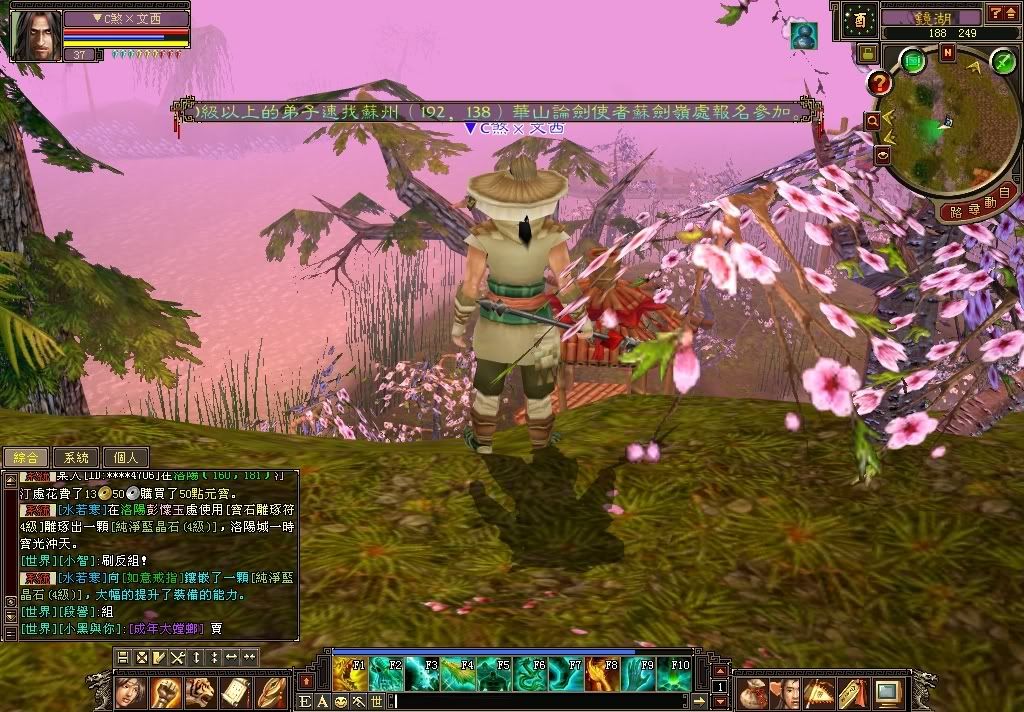Click the red N compass button
This screenshot has height=712, width=1024.
point(947,53)
